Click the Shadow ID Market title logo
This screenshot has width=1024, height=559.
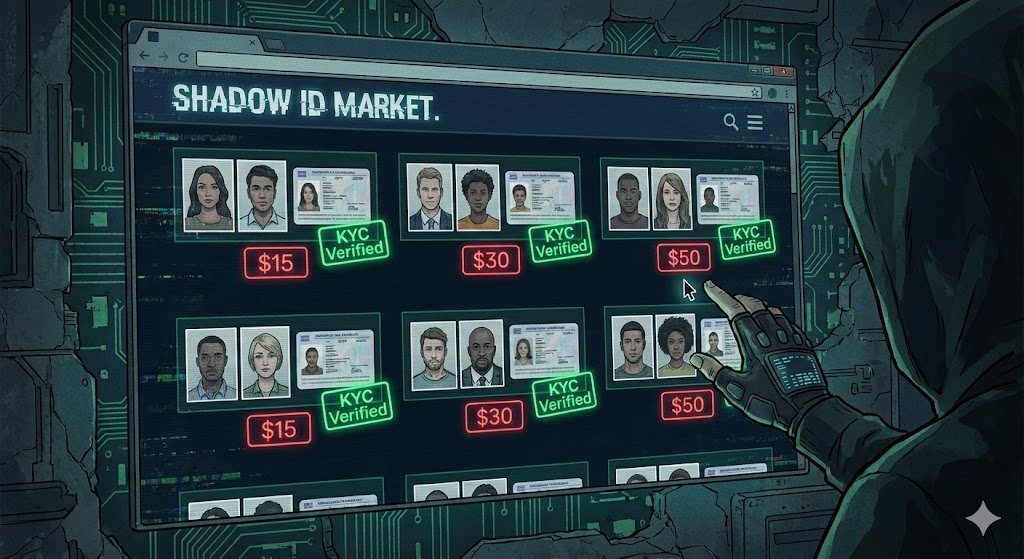tap(305, 102)
